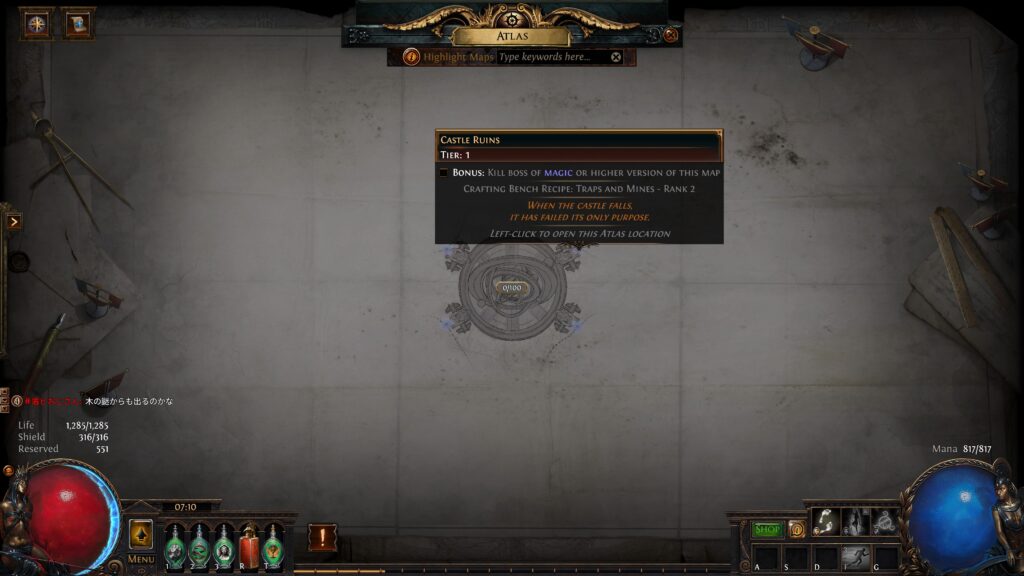The image size is (1024, 576).
Task: Click the orange coin icon beside Shop
Action: (797, 529)
